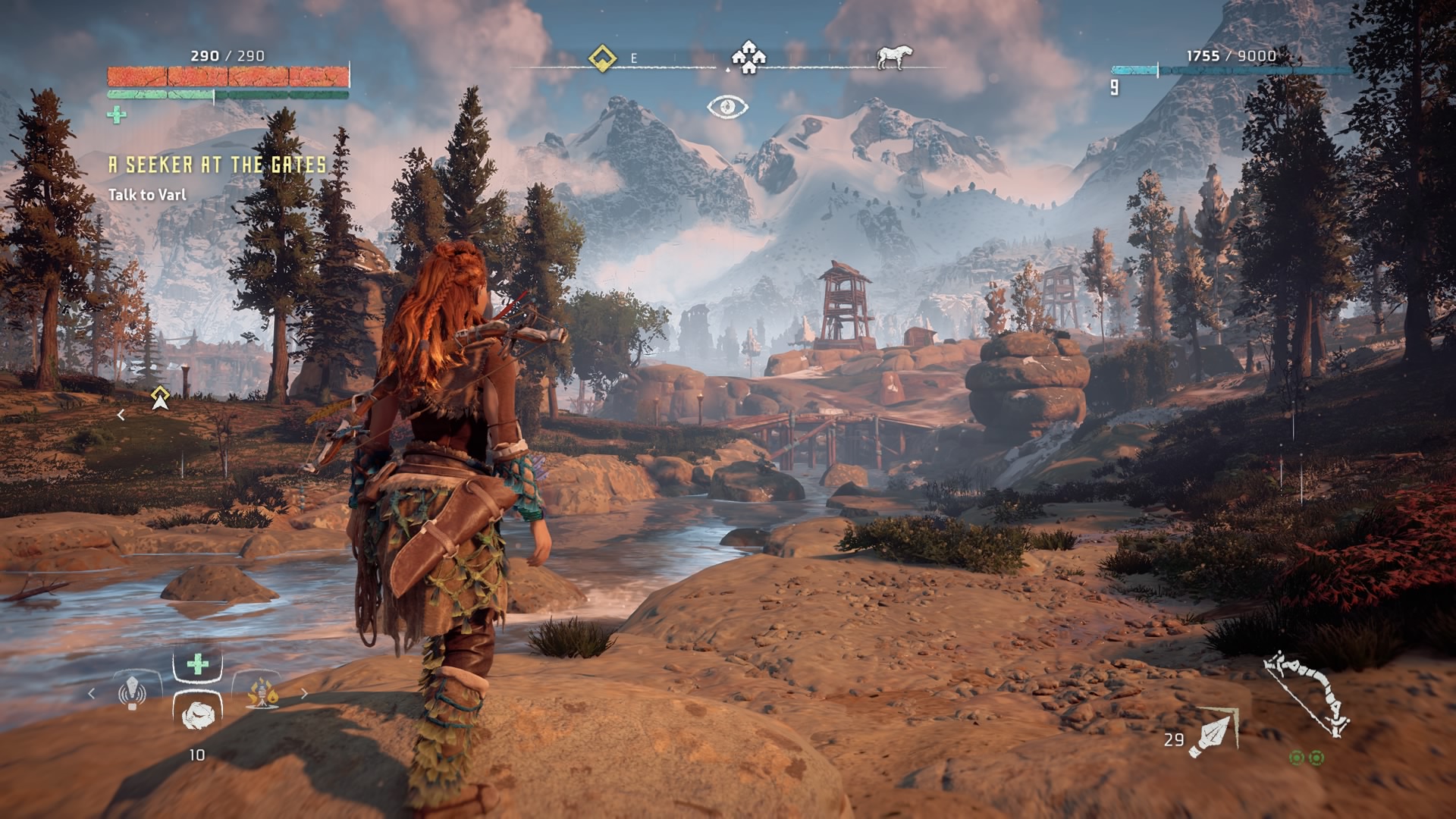Click the eye visibility indicator
Screen dimensions: 1456x819
tap(727, 107)
